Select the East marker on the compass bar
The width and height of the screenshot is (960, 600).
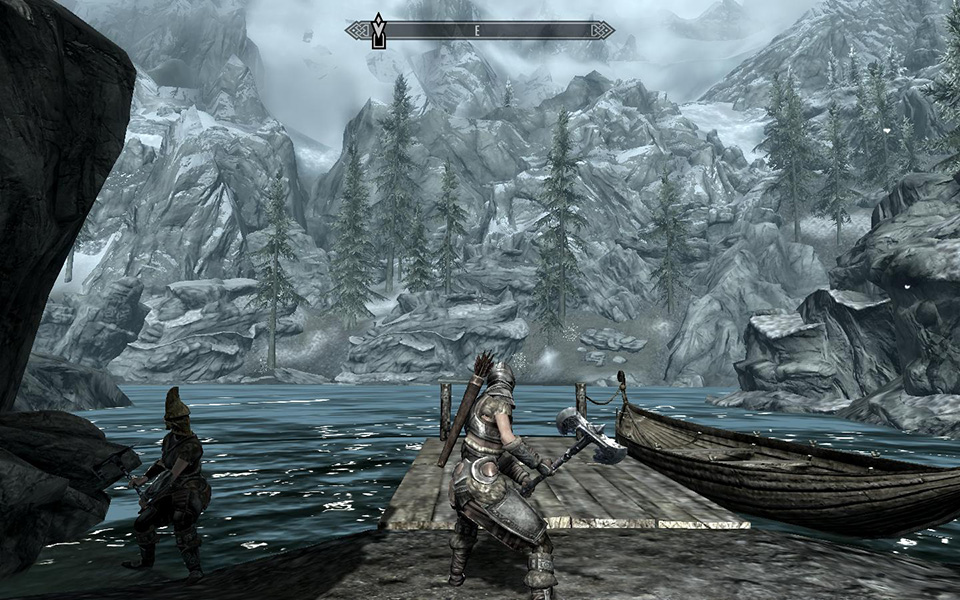478,31
